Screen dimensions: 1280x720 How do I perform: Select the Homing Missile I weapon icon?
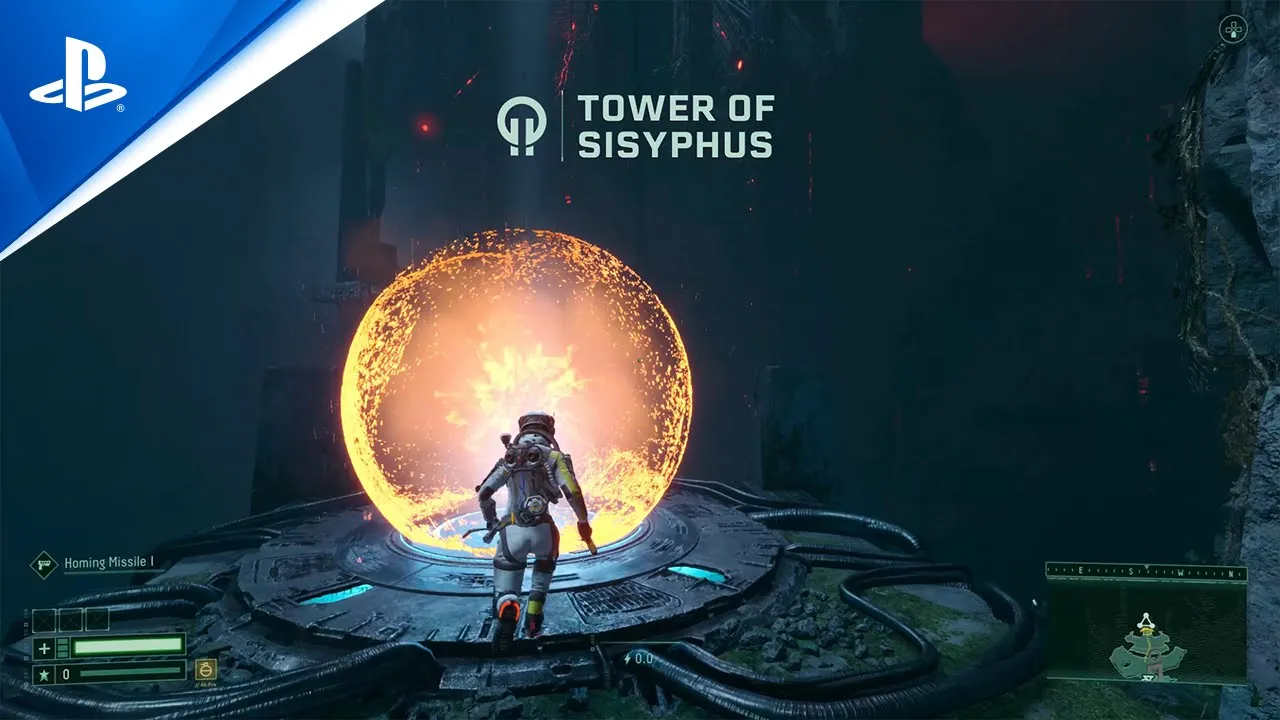[x=44, y=564]
